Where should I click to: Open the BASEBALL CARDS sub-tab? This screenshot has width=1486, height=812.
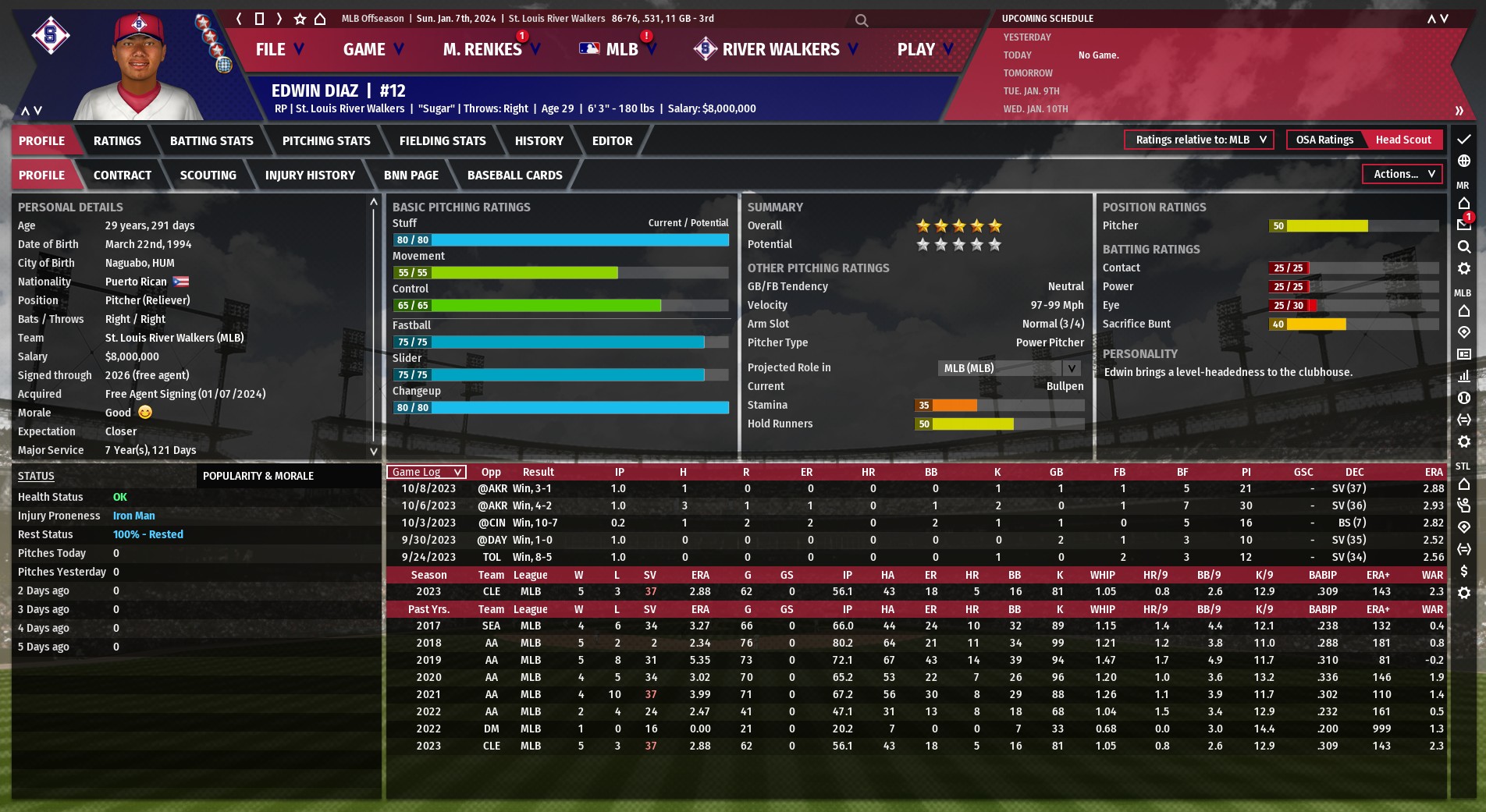514,176
